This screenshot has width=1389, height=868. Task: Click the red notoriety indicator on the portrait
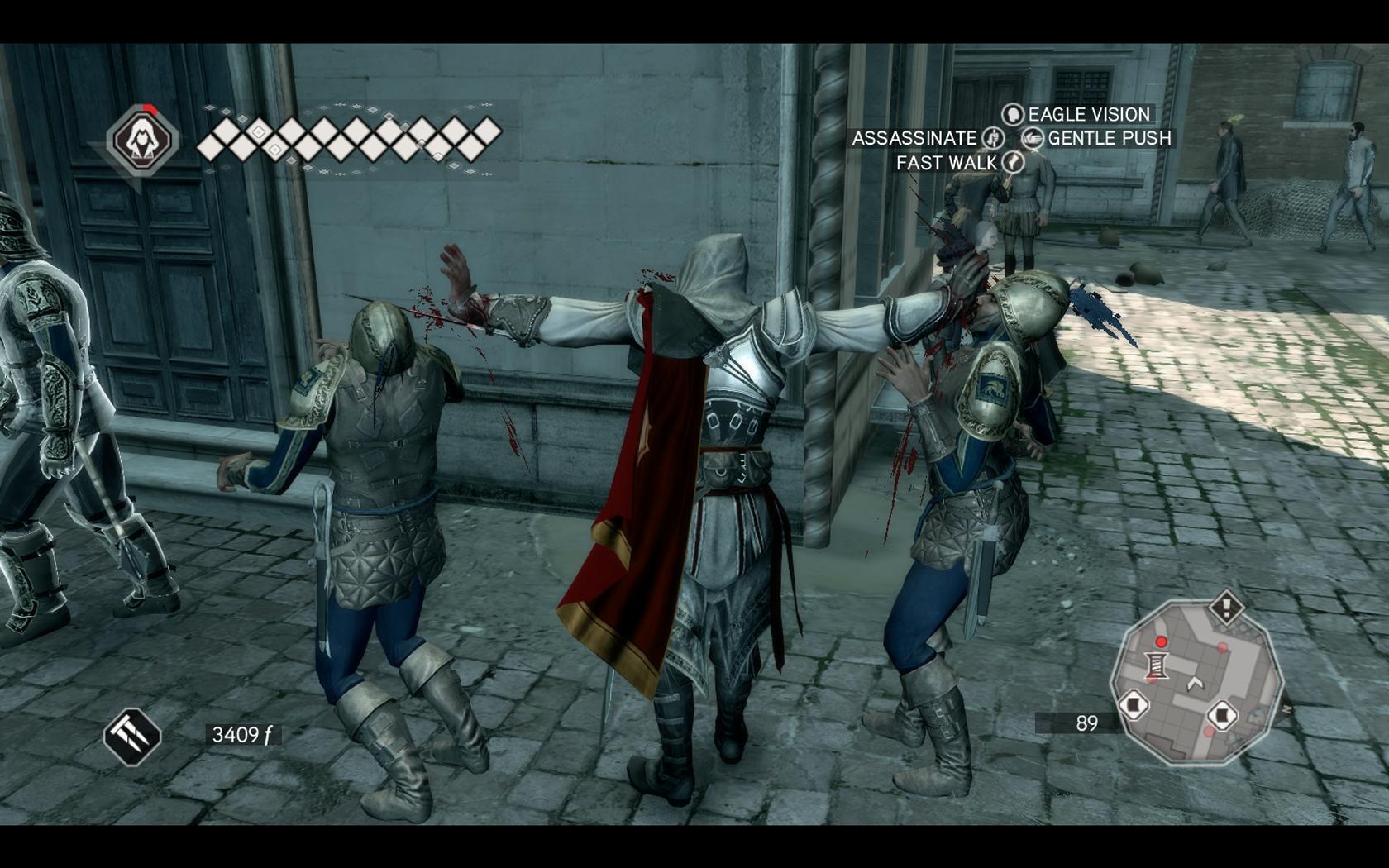tap(150, 109)
